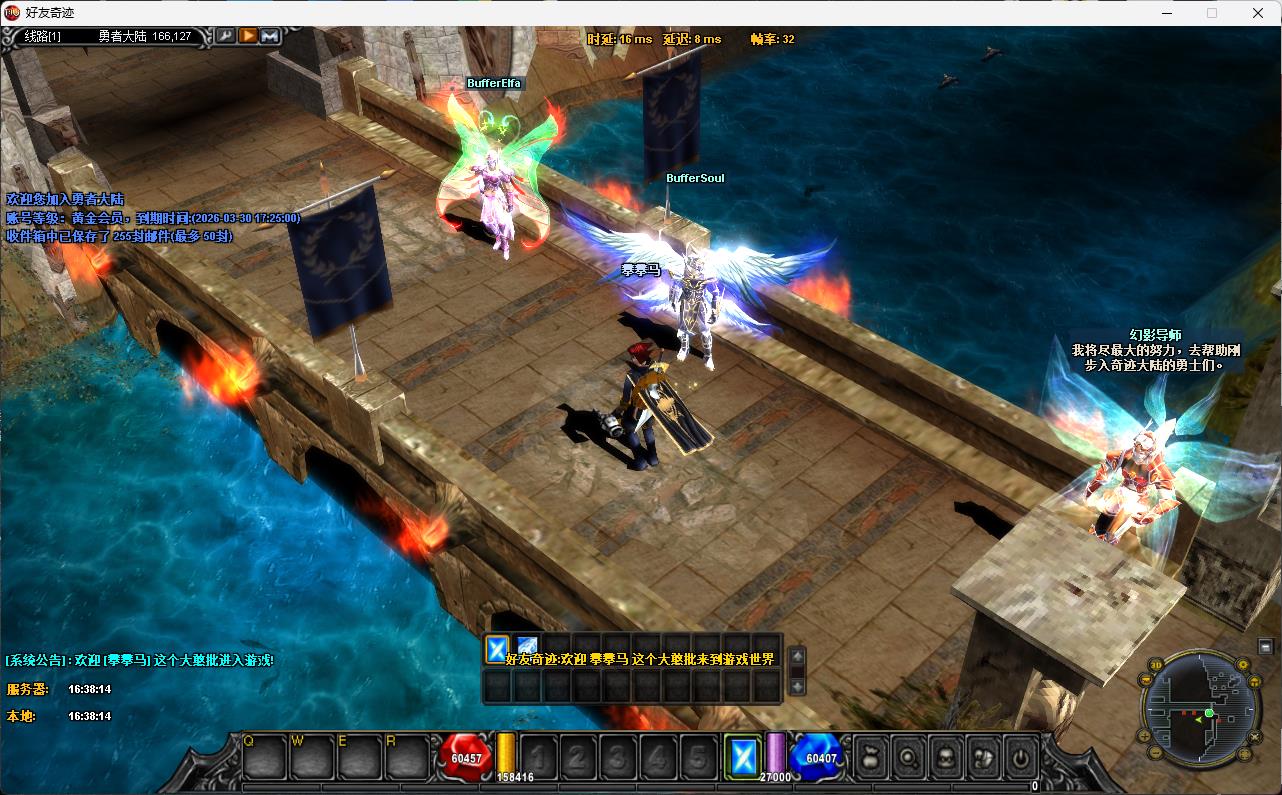This screenshot has width=1282, height=795.
Task: Minimize the game window
Action: (1166, 13)
